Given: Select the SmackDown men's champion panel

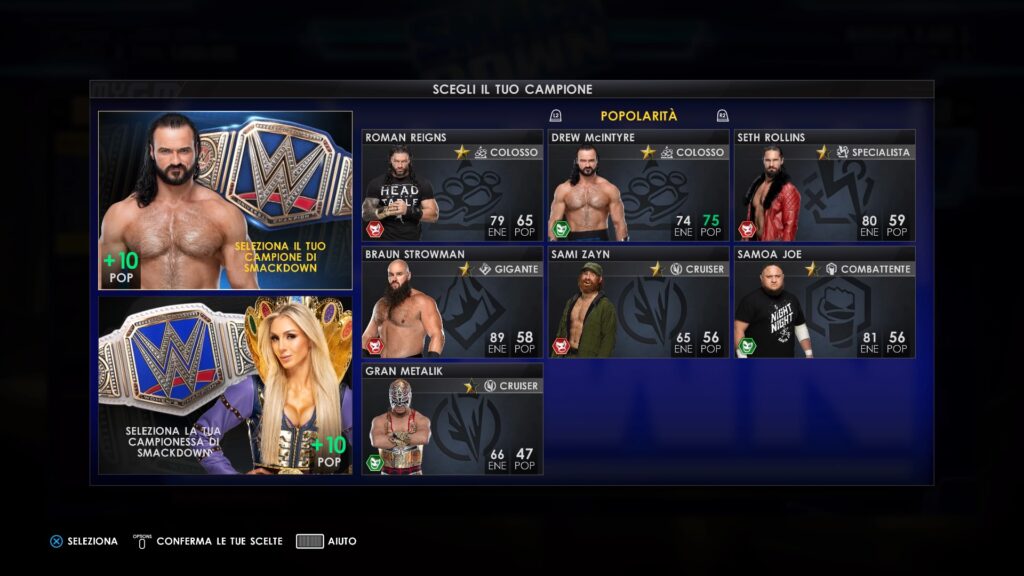Looking at the screenshot, I should pyautogui.click(x=225, y=200).
